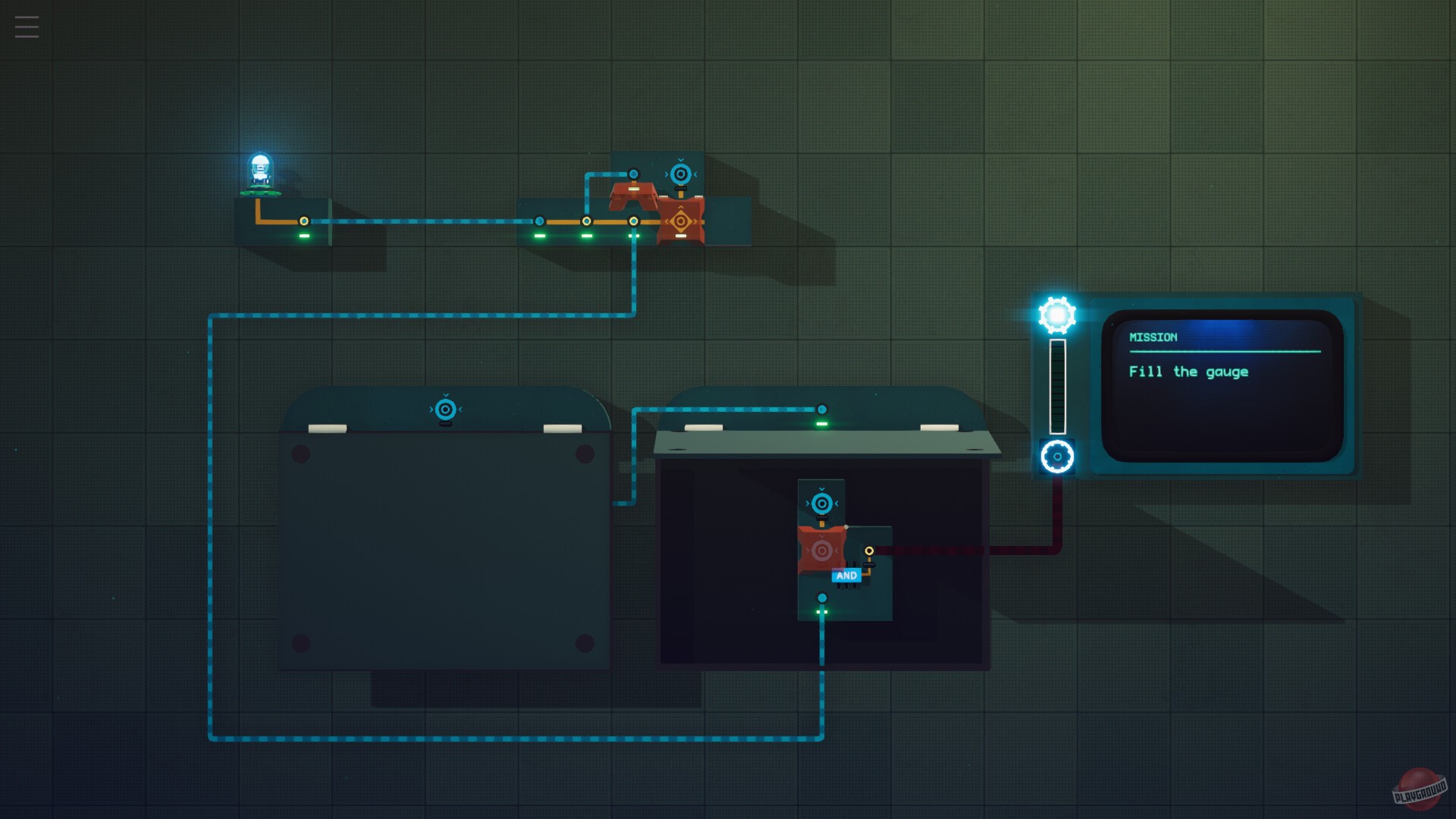Viewport: 1456px width, 819px height.
Task: Click the left arrow beside the red valve
Action: (667, 221)
